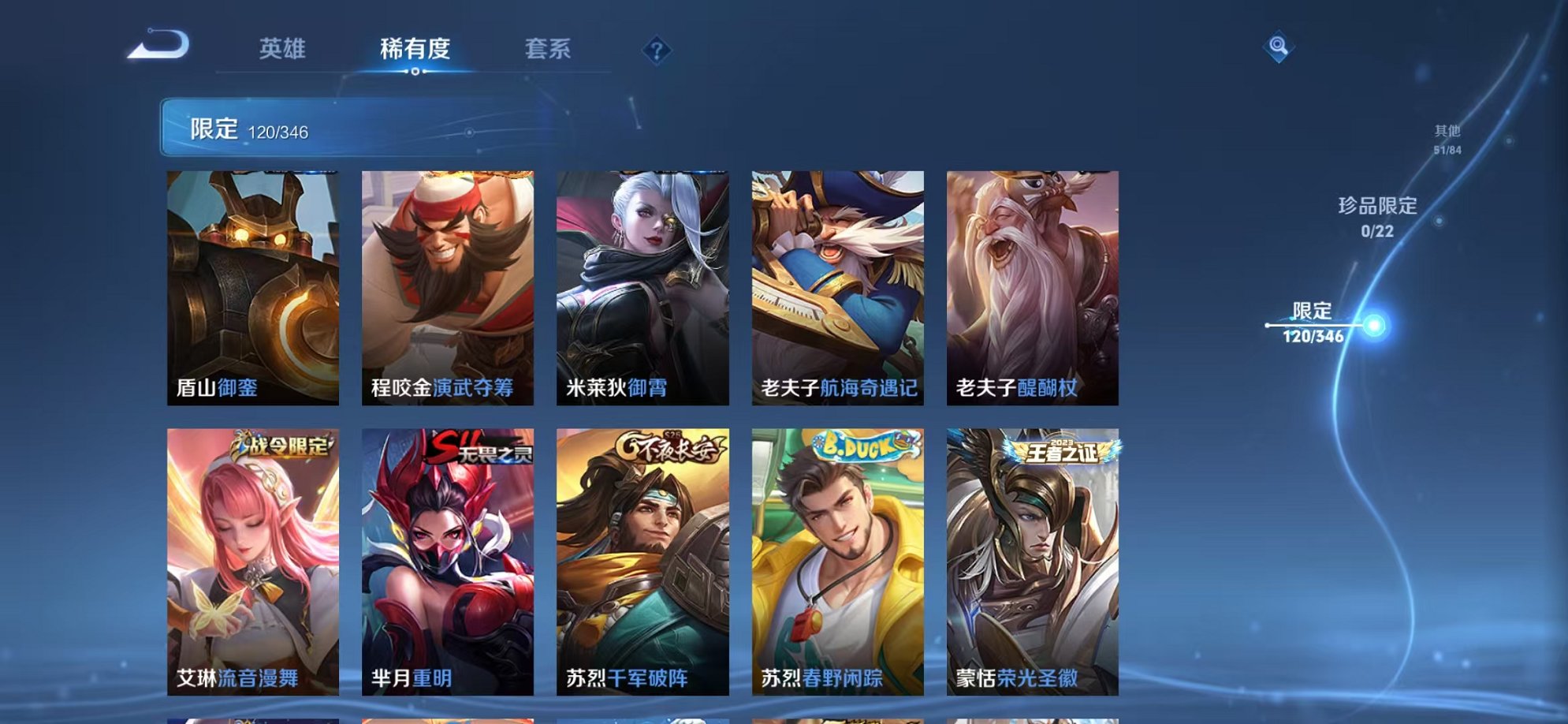Select the 稀有度 tab

tap(416, 49)
